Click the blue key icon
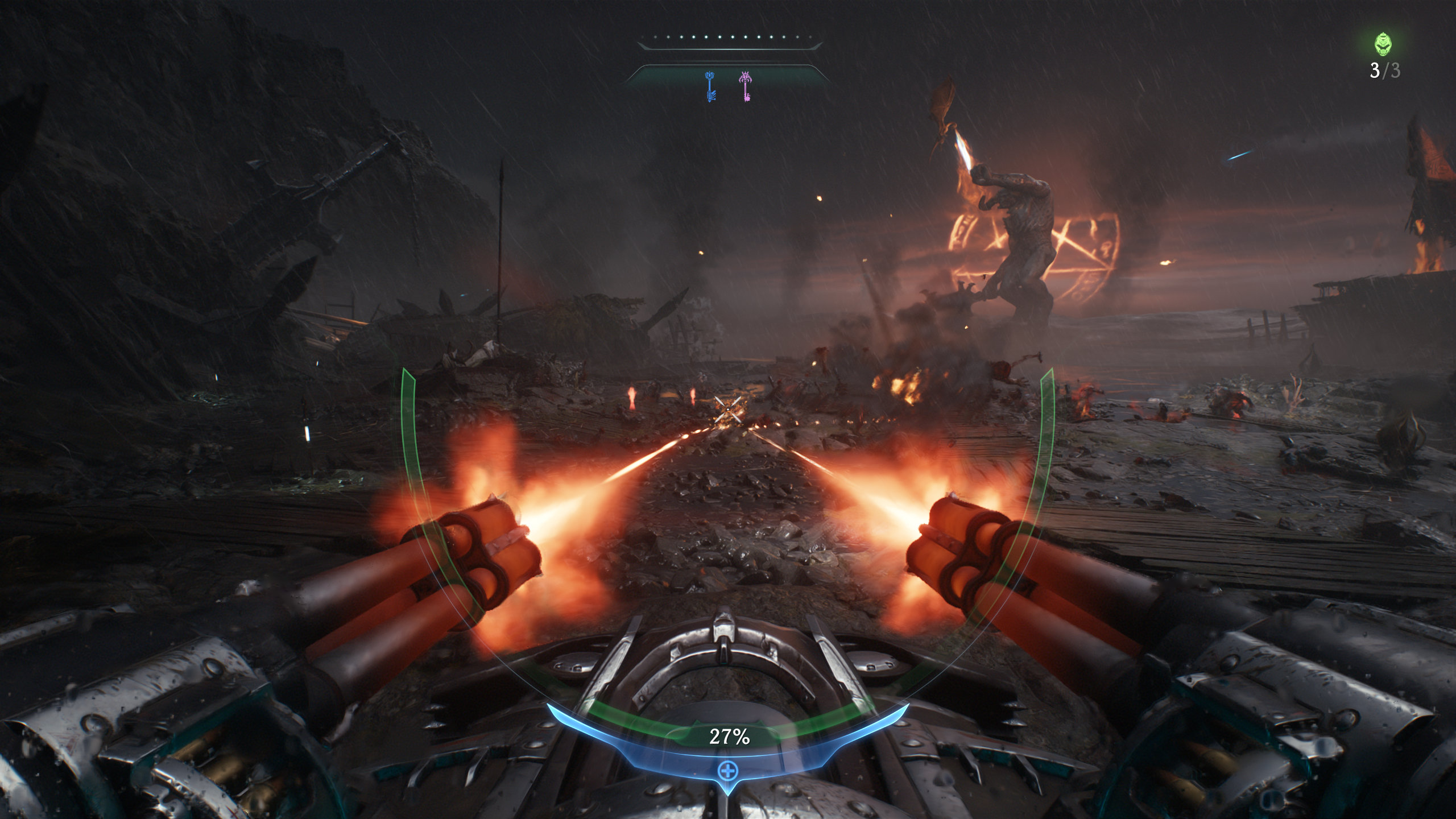Image resolution: width=1456 pixels, height=819 pixels. coord(710,86)
